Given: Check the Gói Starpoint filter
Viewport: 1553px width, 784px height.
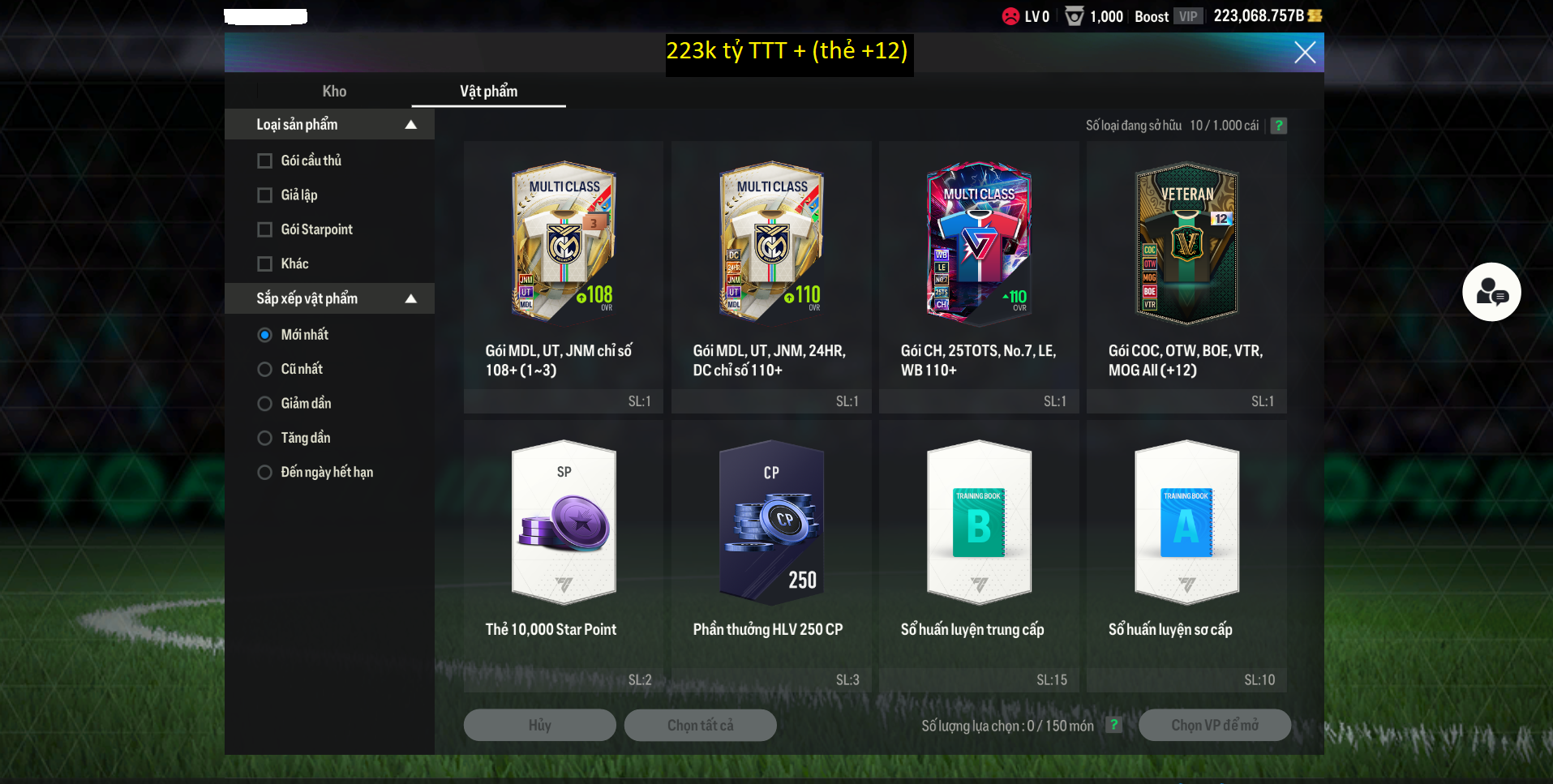Looking at the screenshot, I should pyautogui.click(x=264, y=230).
